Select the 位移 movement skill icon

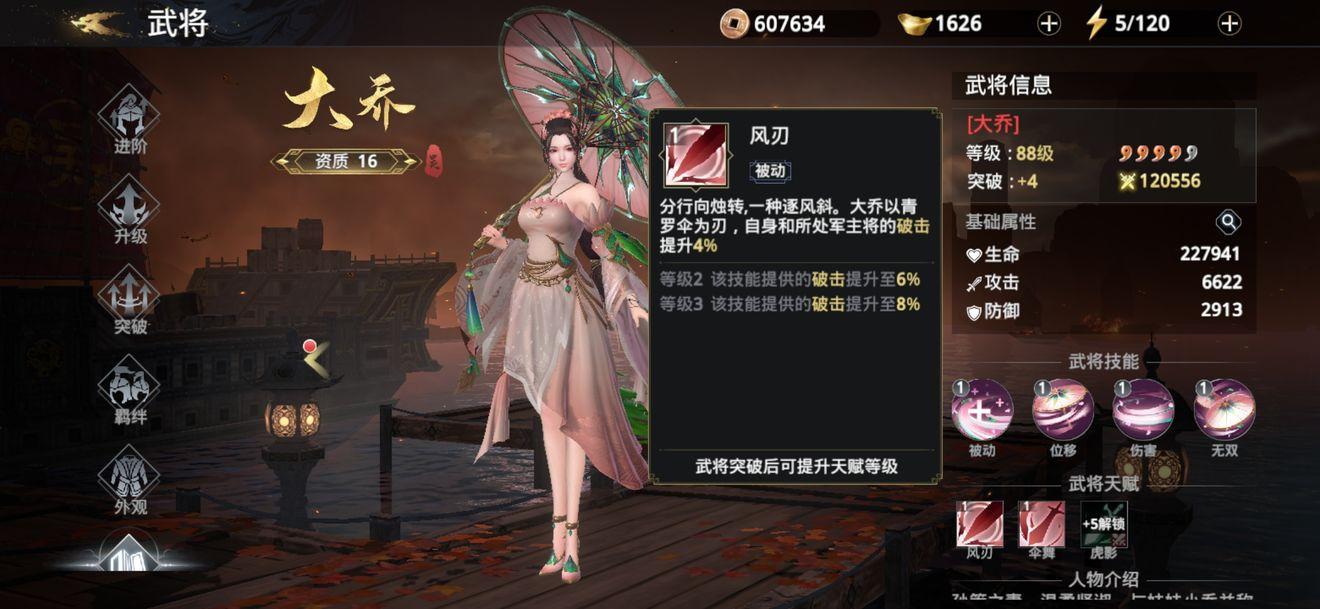click(x=1063, y=410)
